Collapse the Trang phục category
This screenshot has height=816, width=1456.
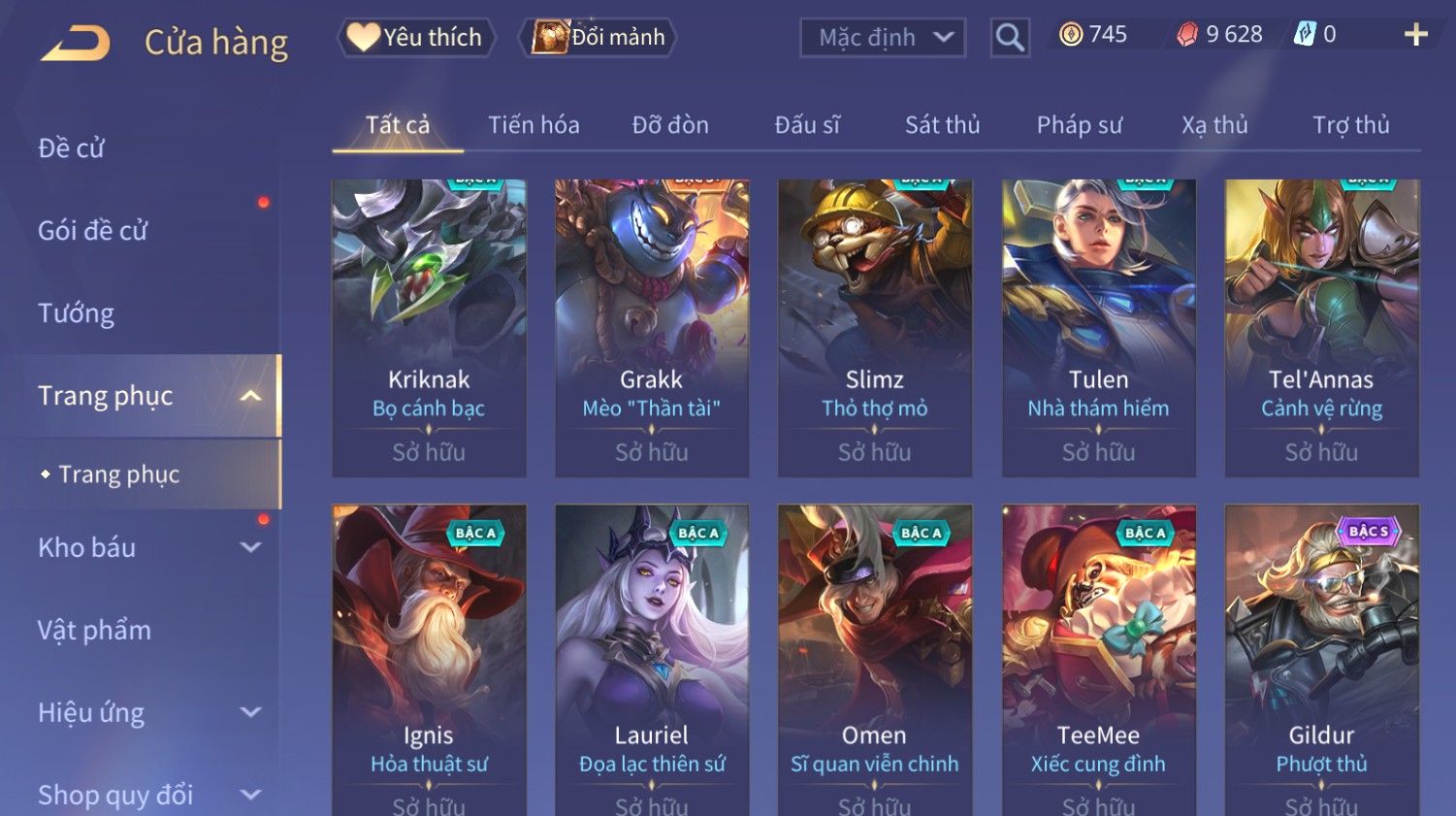coord(250,396)
